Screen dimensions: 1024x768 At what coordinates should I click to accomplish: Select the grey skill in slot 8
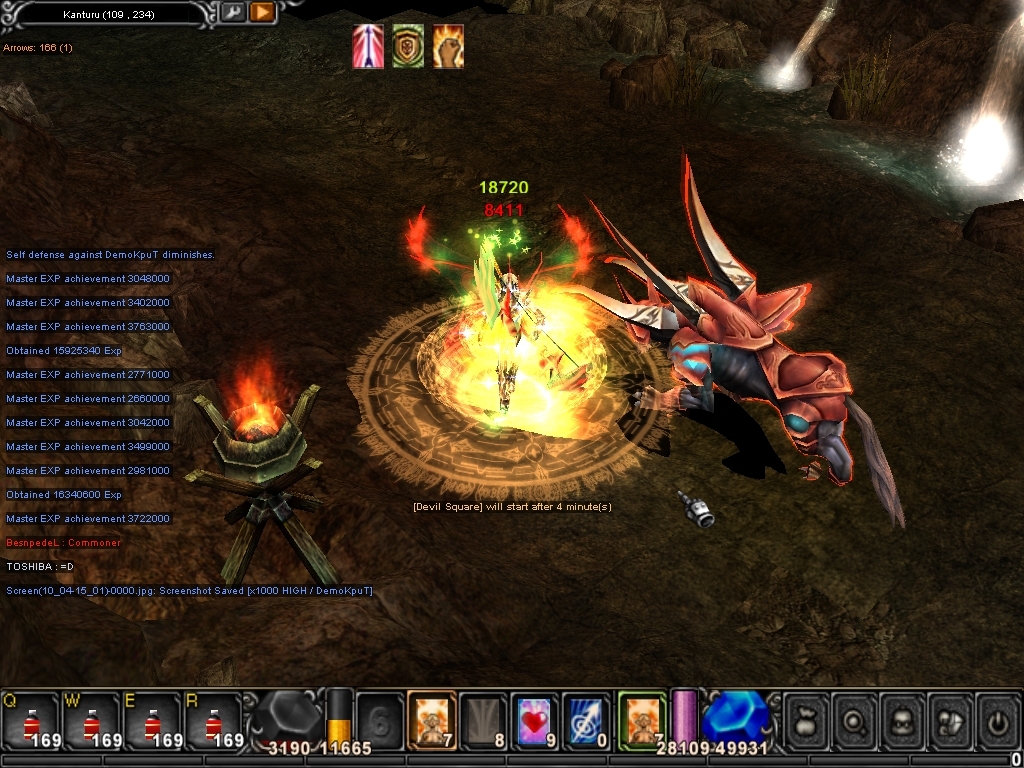coord(483,720)
